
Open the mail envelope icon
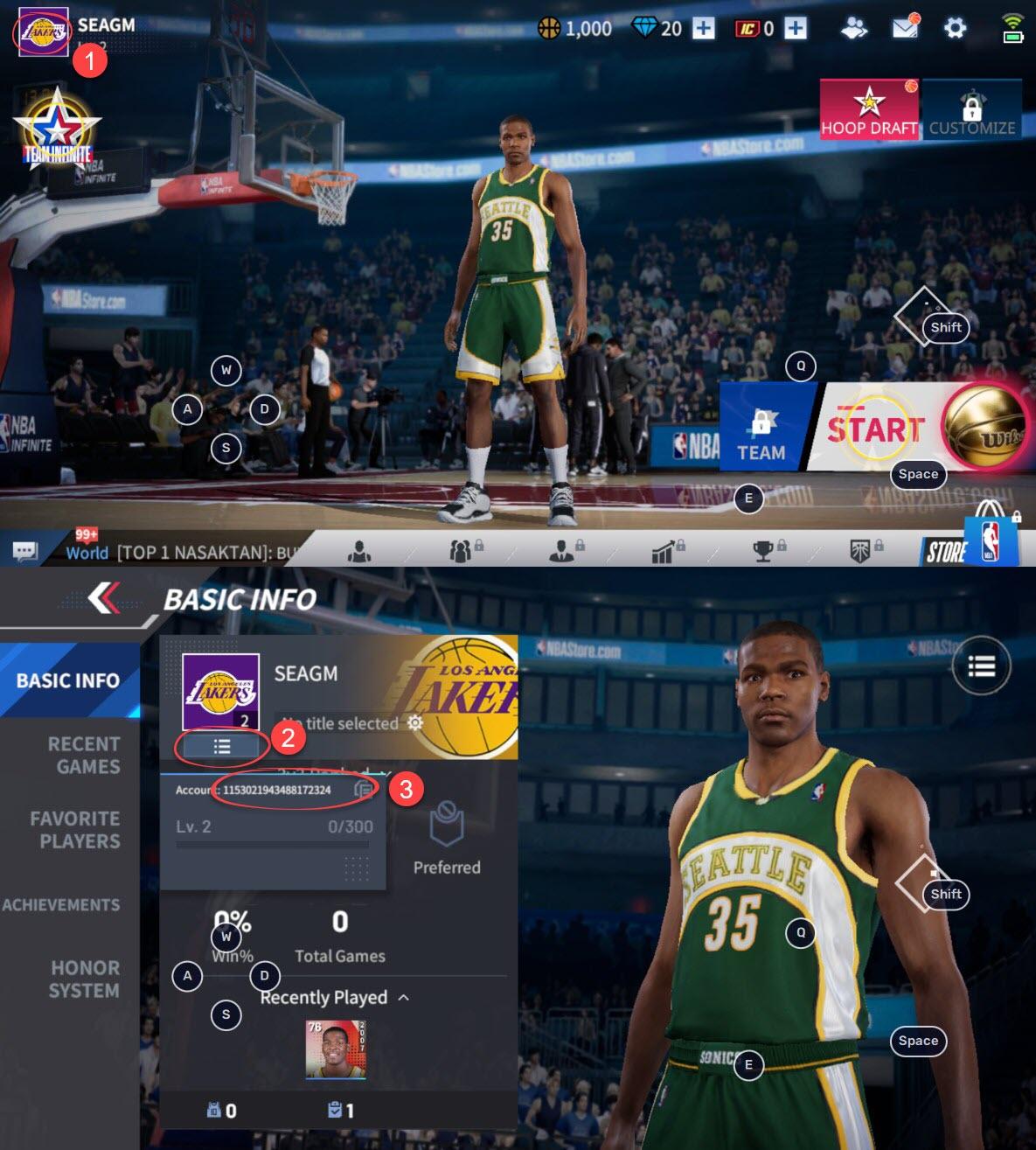click(x=906, y=28)
